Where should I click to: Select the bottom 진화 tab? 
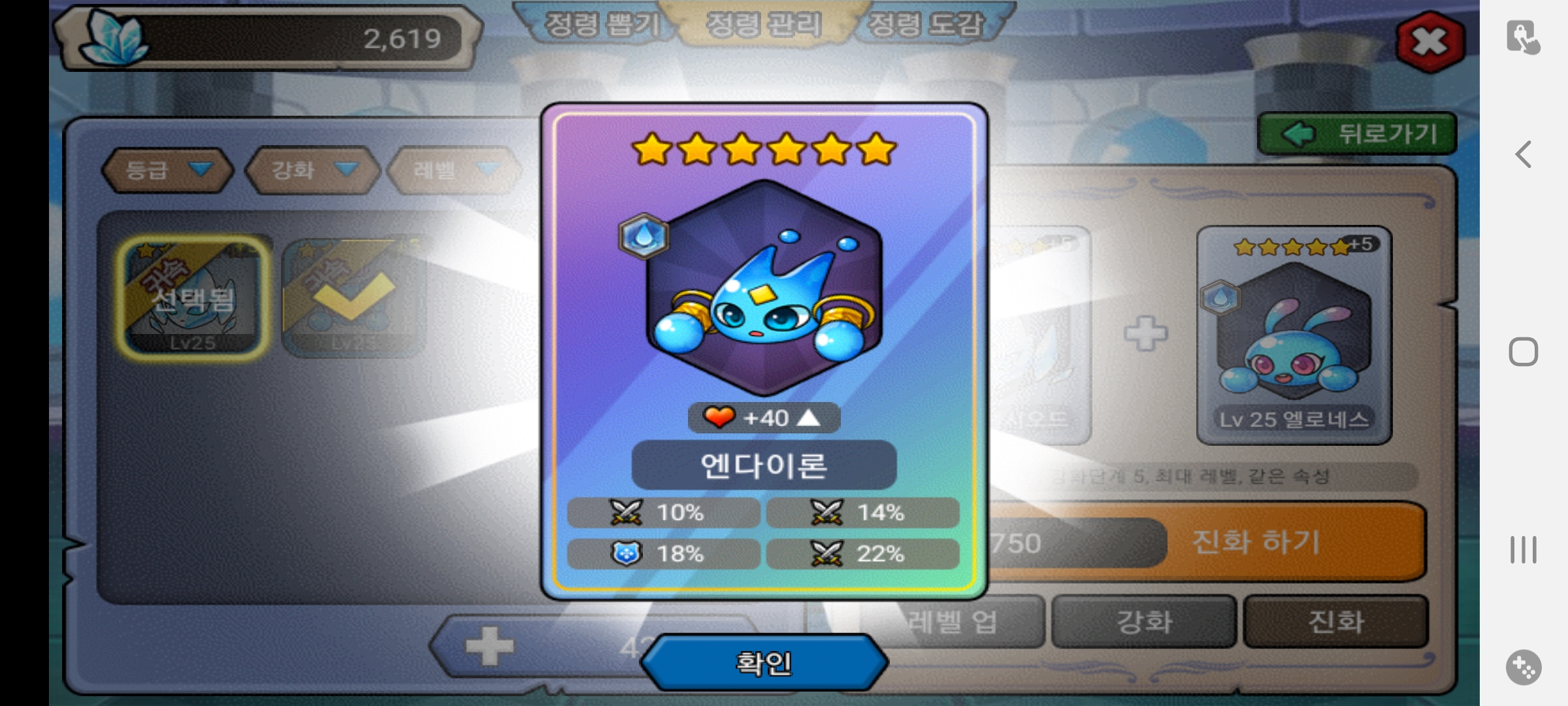coord(1335,622)
